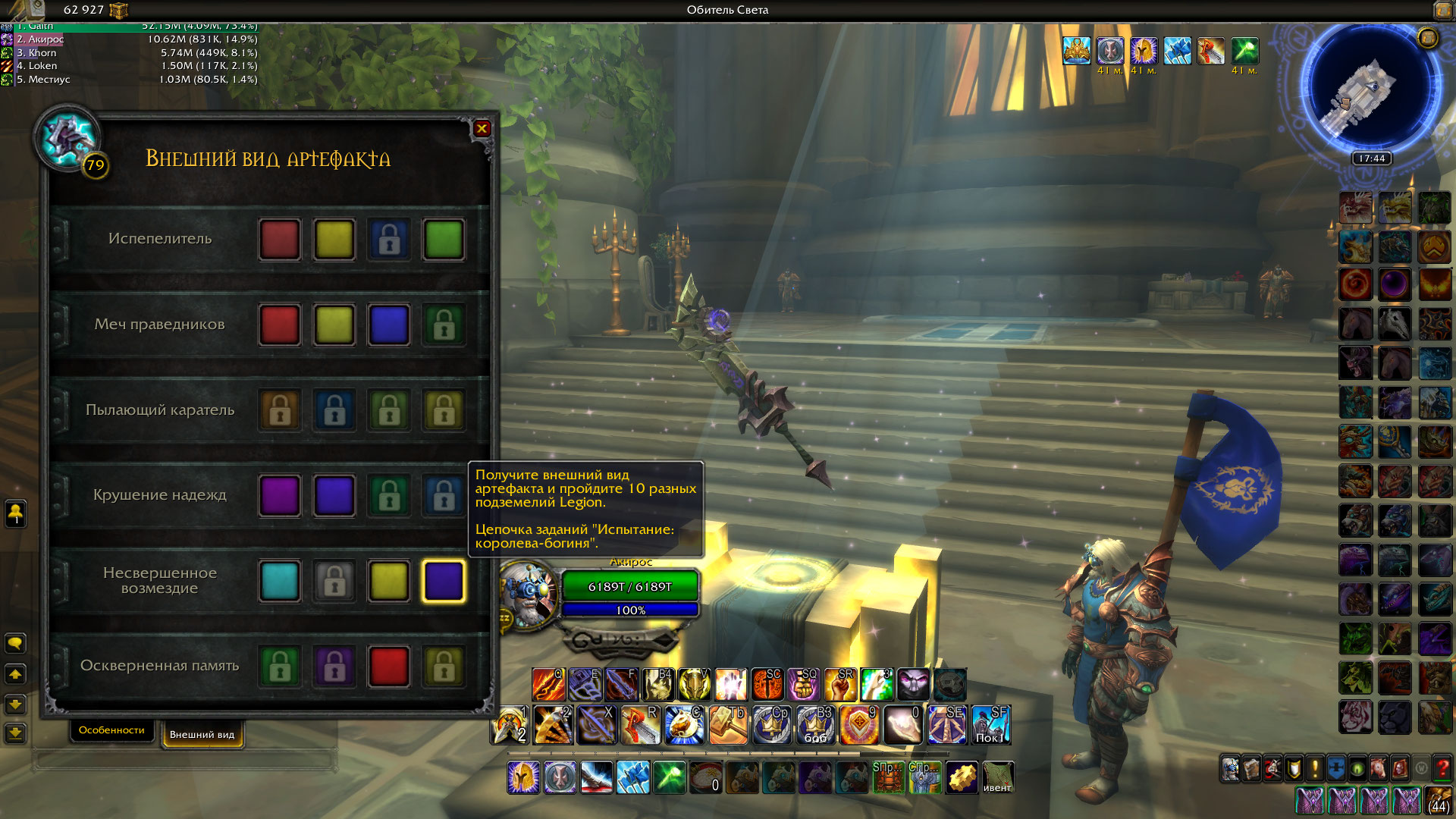Open the quest log exclamation mark button
The height and width of the screenshot is (819, 1456).
tap(1315, 769)
